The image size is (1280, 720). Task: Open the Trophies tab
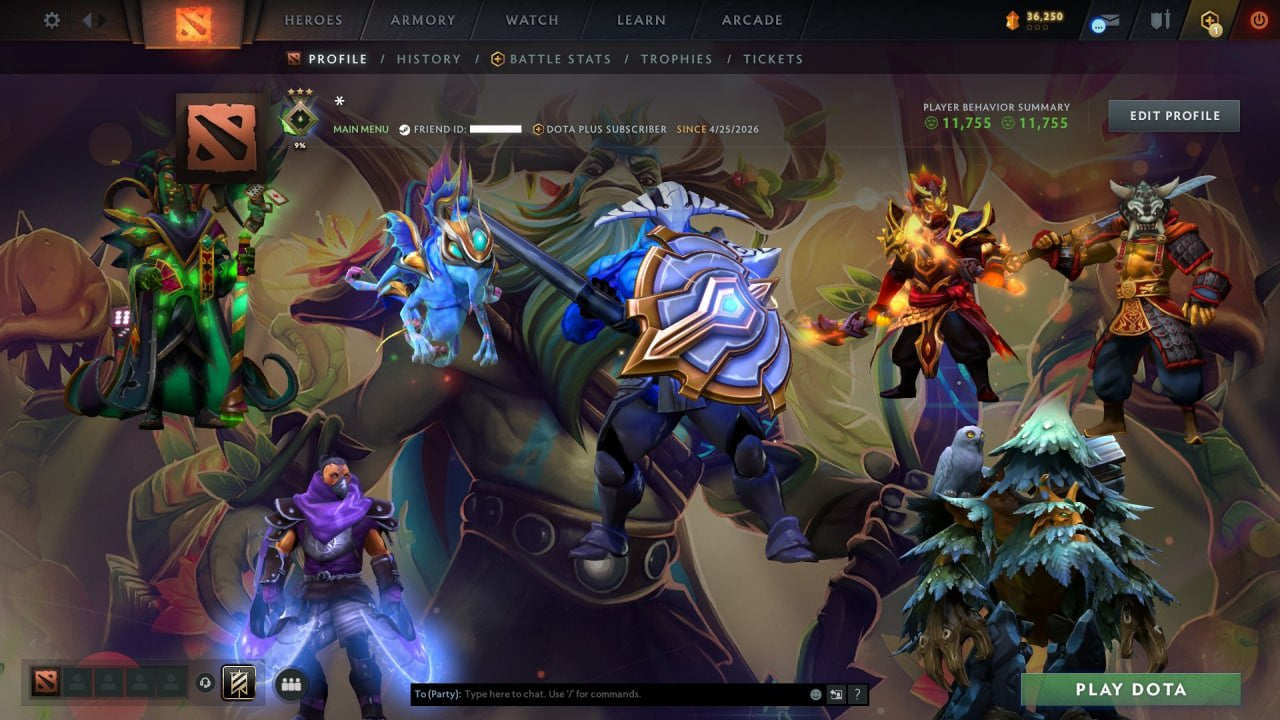676,59
